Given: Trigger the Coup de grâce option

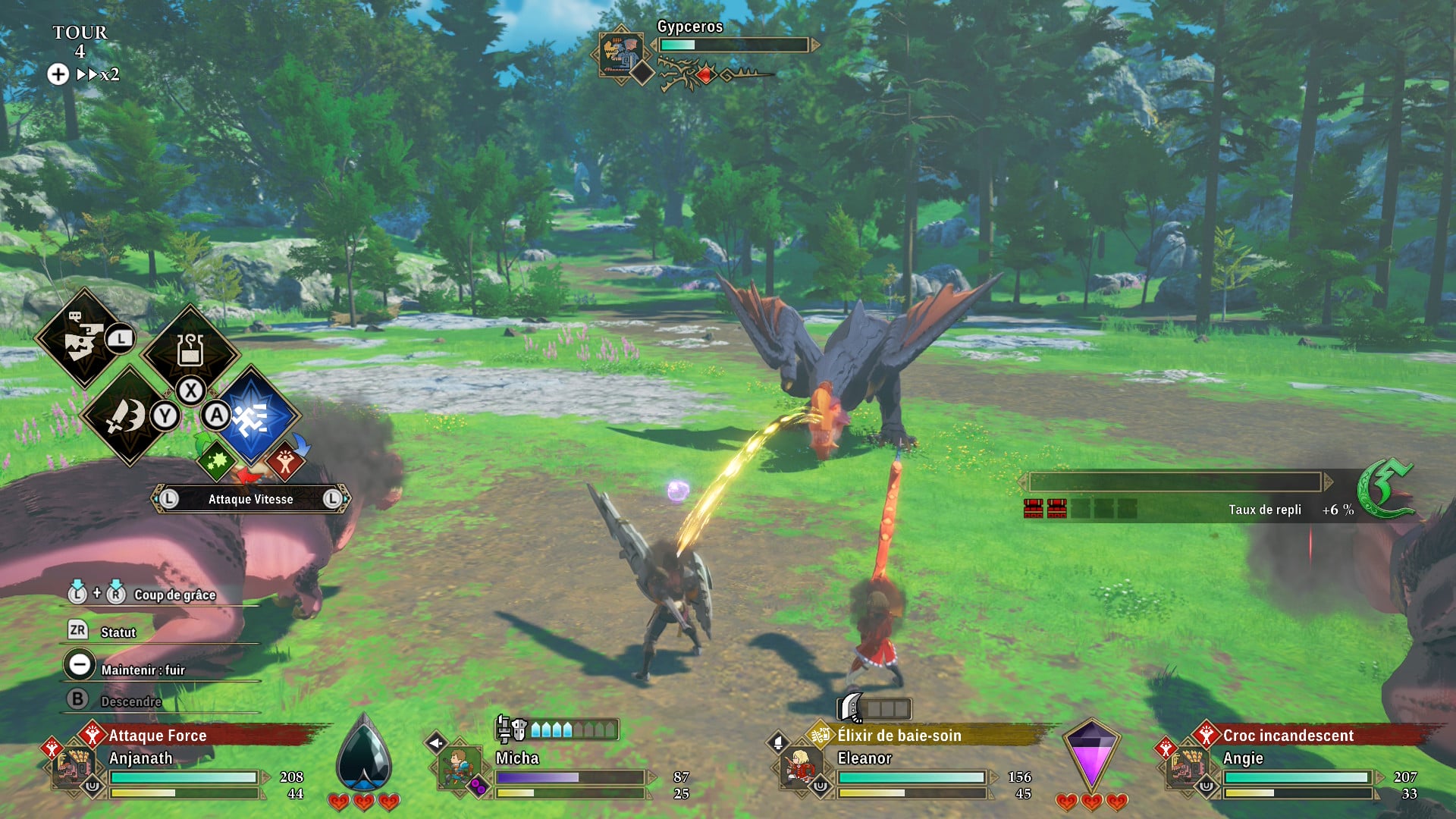Looking at the screenshot, I should coord(174,595).
